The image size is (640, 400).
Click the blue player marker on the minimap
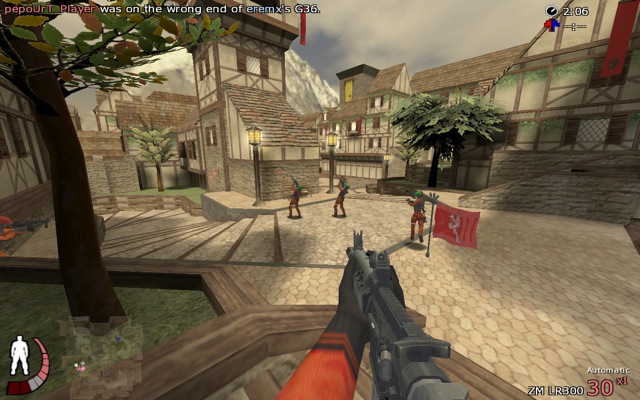118,341
